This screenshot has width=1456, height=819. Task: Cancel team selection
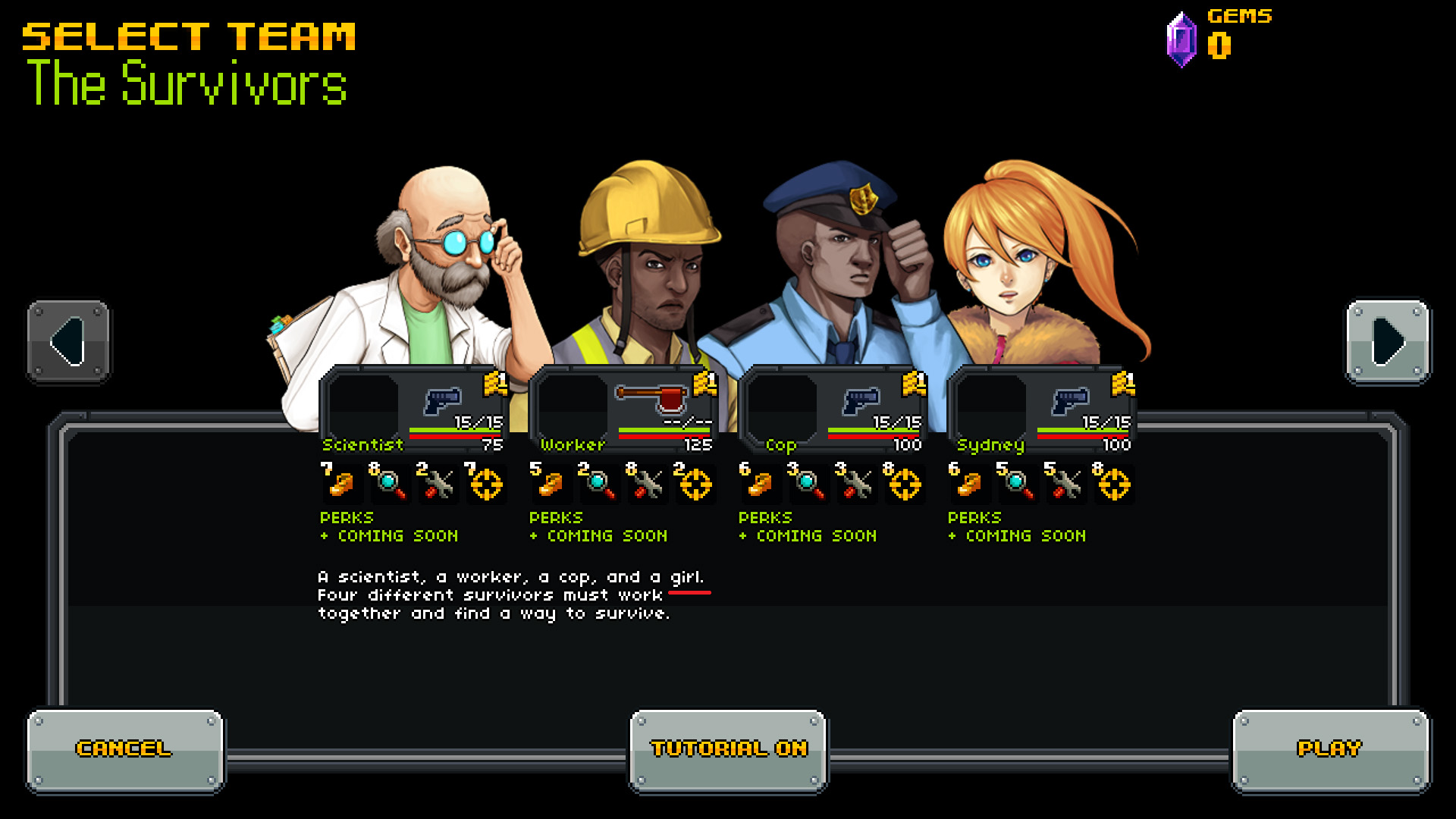(x=125, y=748)
